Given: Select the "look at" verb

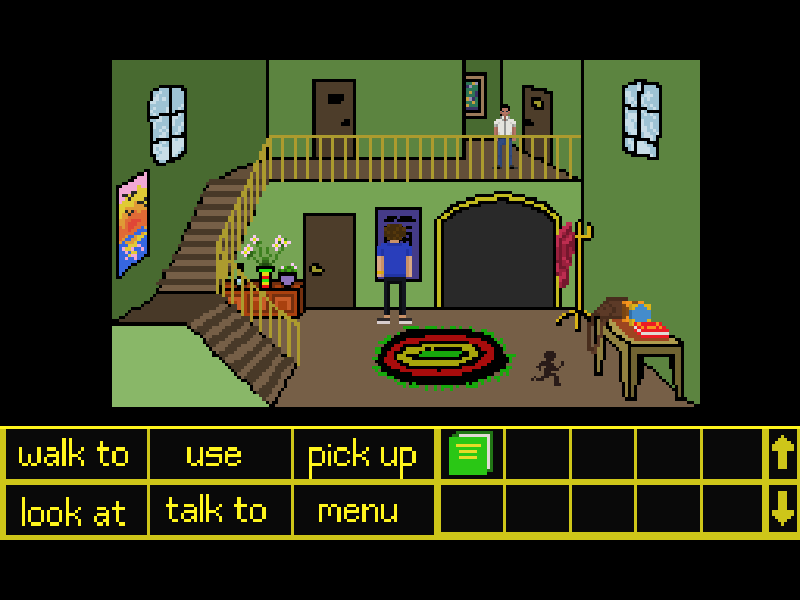Looking at the screenshot, I should pos(74,512).
